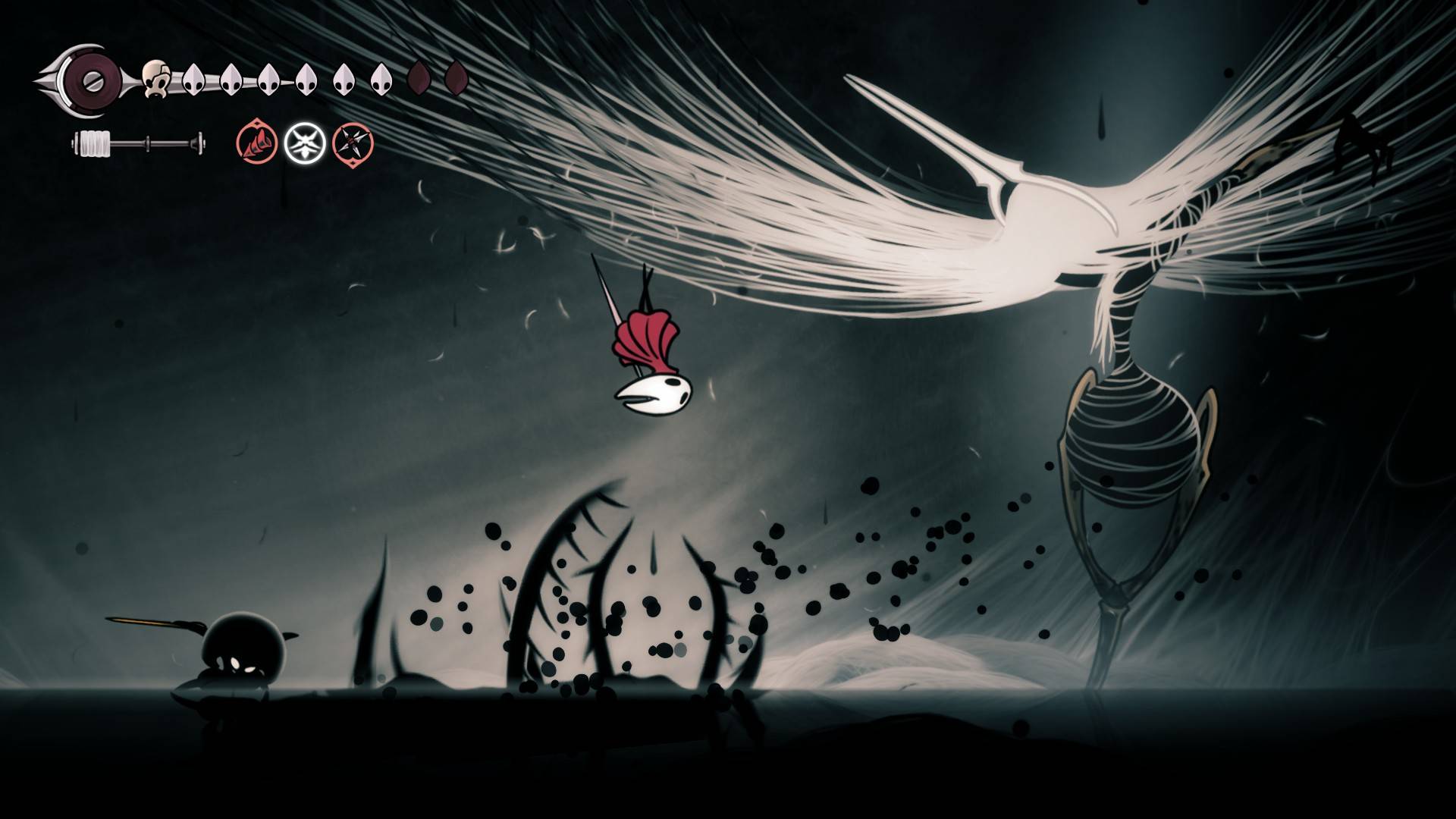The width and height of the screenshot is (1456, 819).
Task: Select the Straight Pin tool icon
Action: (x=258, y=144)
